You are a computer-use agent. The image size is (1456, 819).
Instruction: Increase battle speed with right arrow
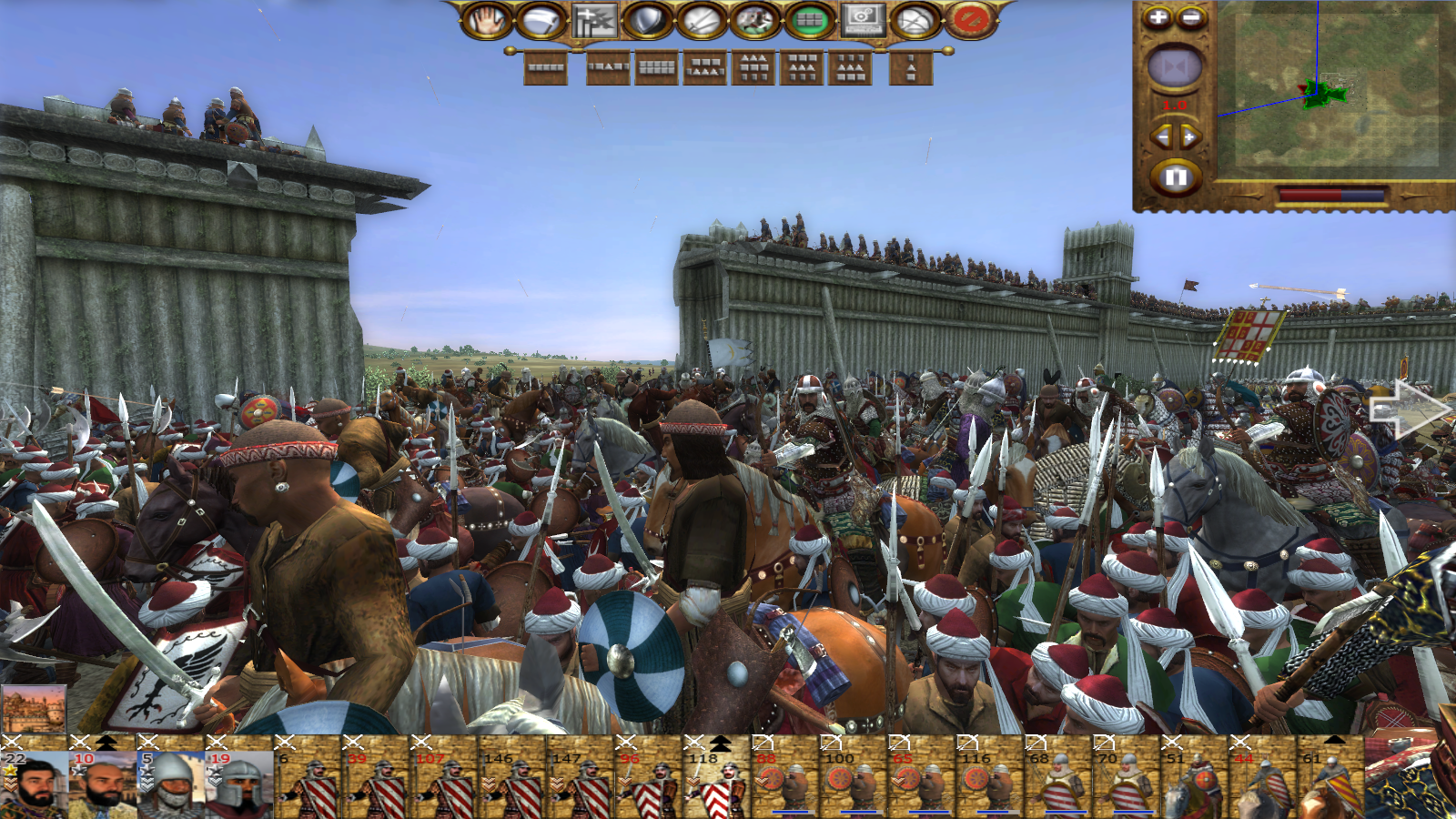tap(1190, 137)
